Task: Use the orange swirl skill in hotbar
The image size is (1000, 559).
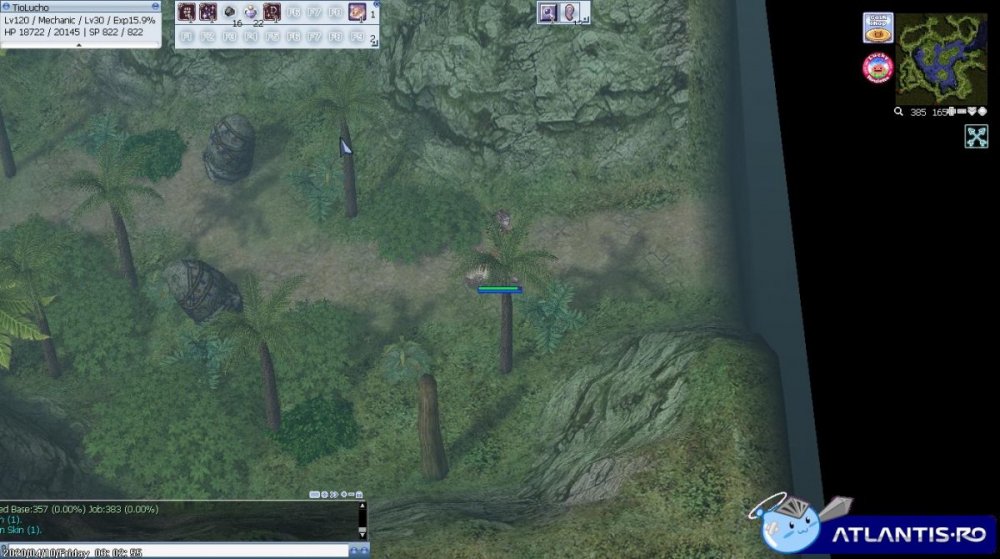Action: click(357, 13)
